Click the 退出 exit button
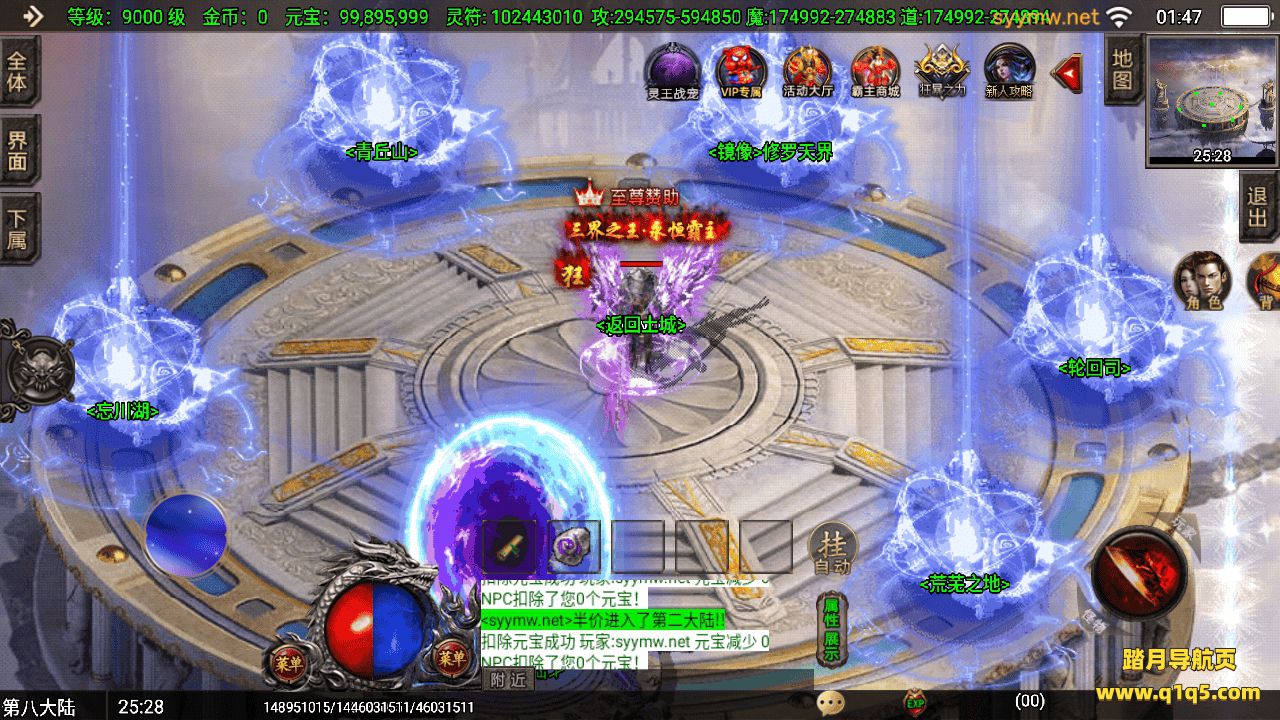This screenshot has height=720, width=1280. click(x=1258, y=207)
